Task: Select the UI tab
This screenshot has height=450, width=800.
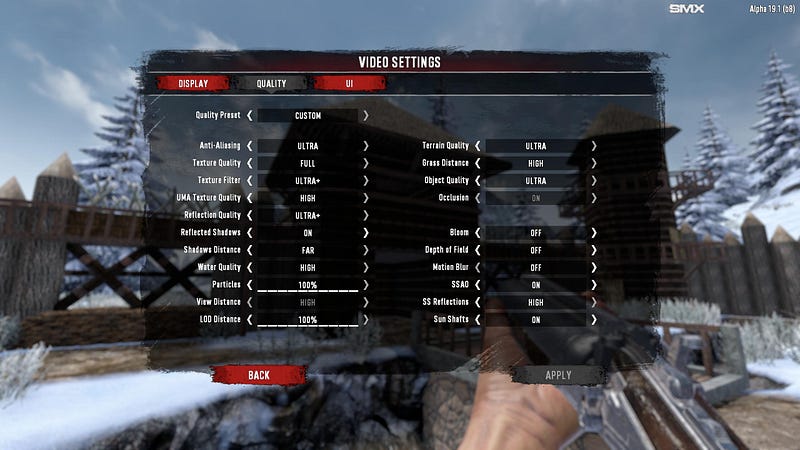Action: click(349, 83)
